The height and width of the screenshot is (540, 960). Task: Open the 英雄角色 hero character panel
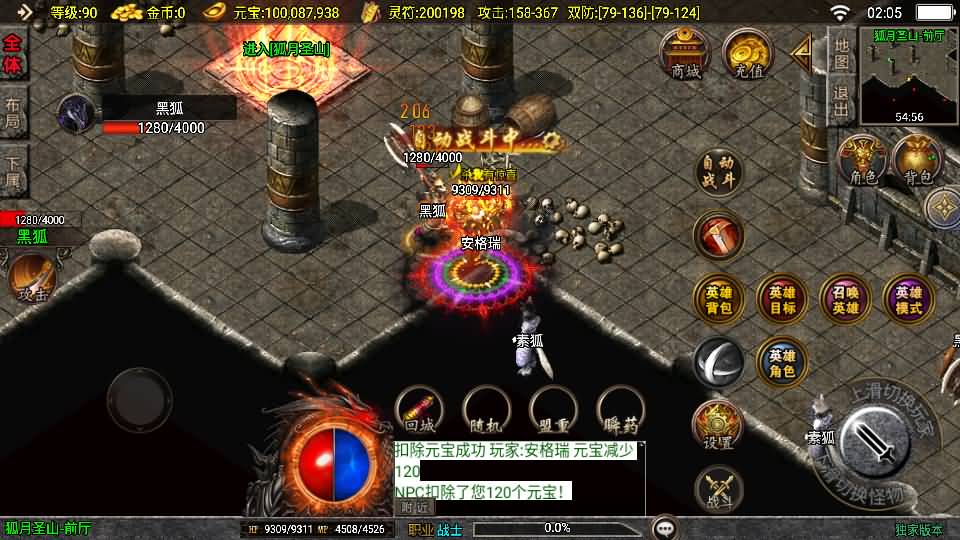coord(782,363)
